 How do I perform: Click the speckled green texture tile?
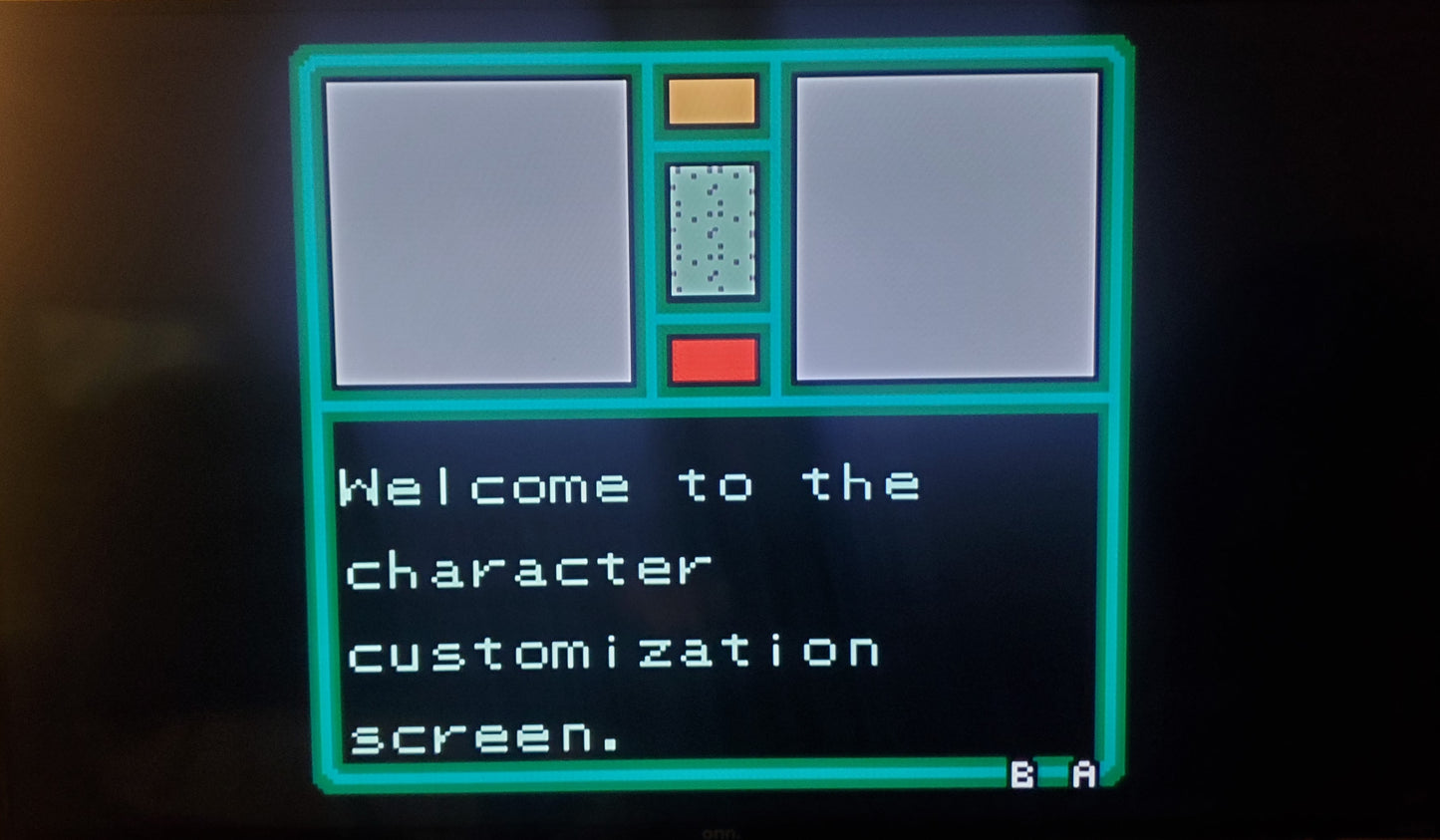point(712,231)
